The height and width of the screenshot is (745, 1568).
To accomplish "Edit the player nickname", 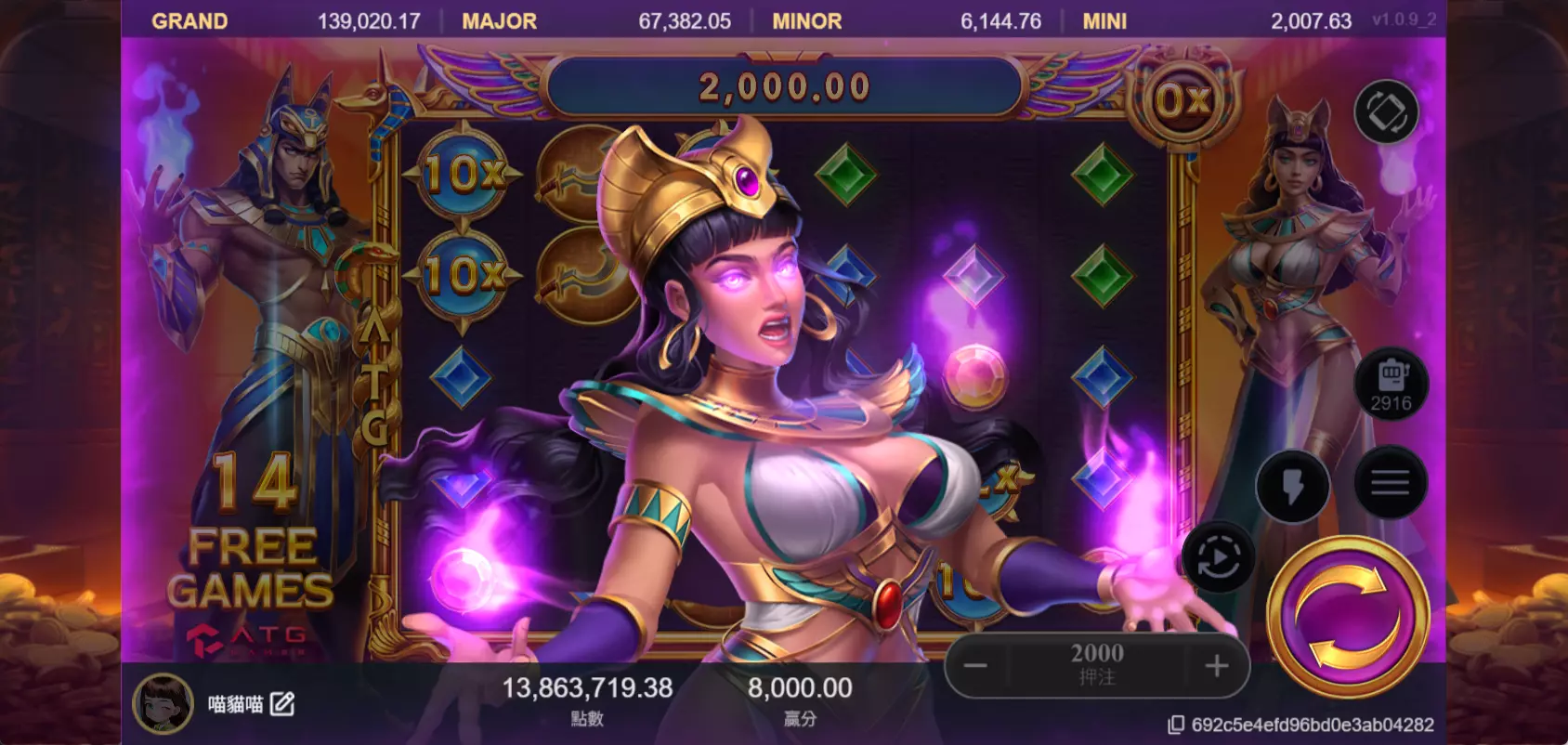I will click(x=282, y=704).
